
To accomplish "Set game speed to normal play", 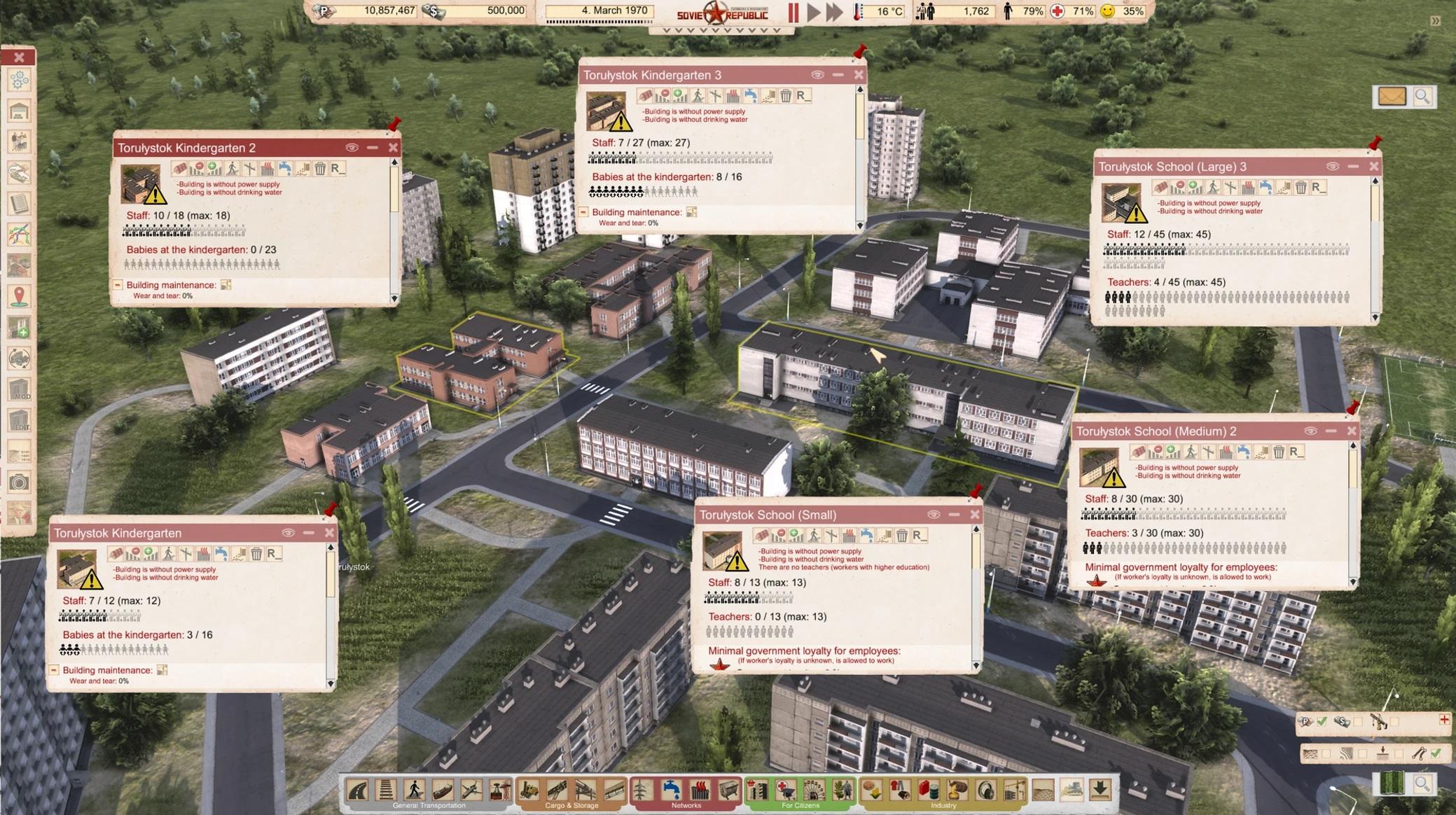I will [x=813, y=12].
